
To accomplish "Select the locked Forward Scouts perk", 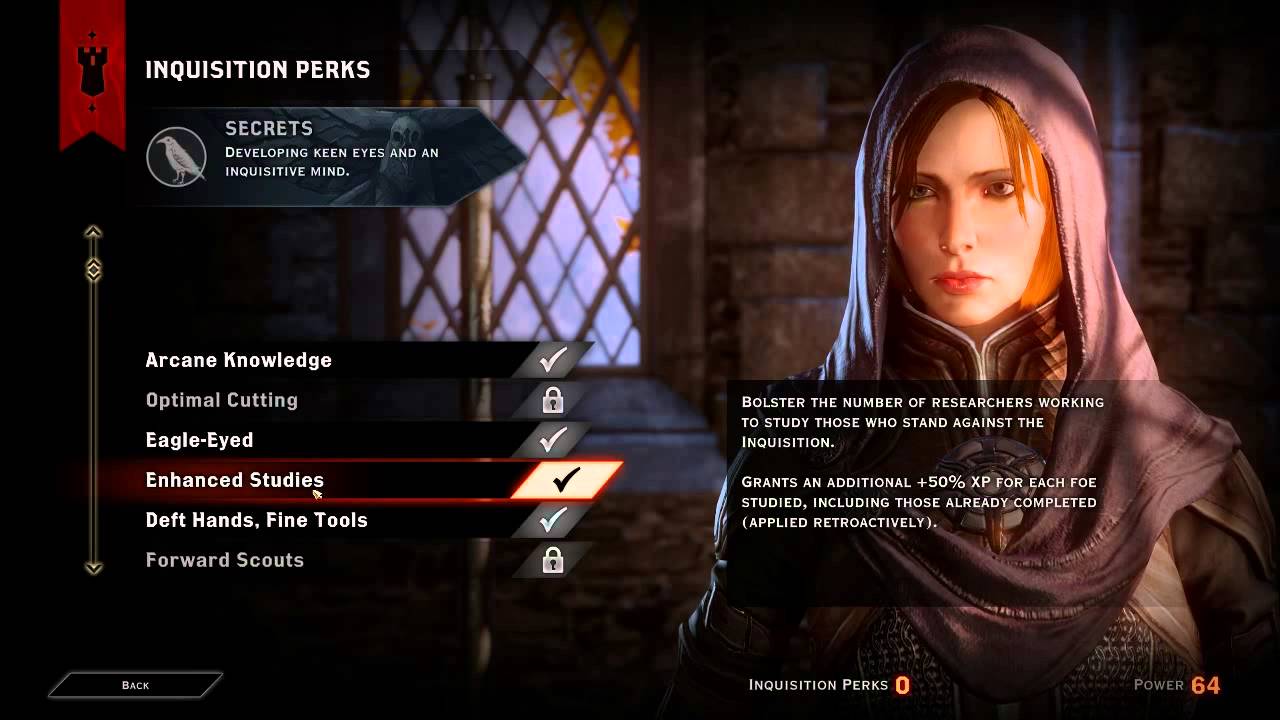I will 225,560.
